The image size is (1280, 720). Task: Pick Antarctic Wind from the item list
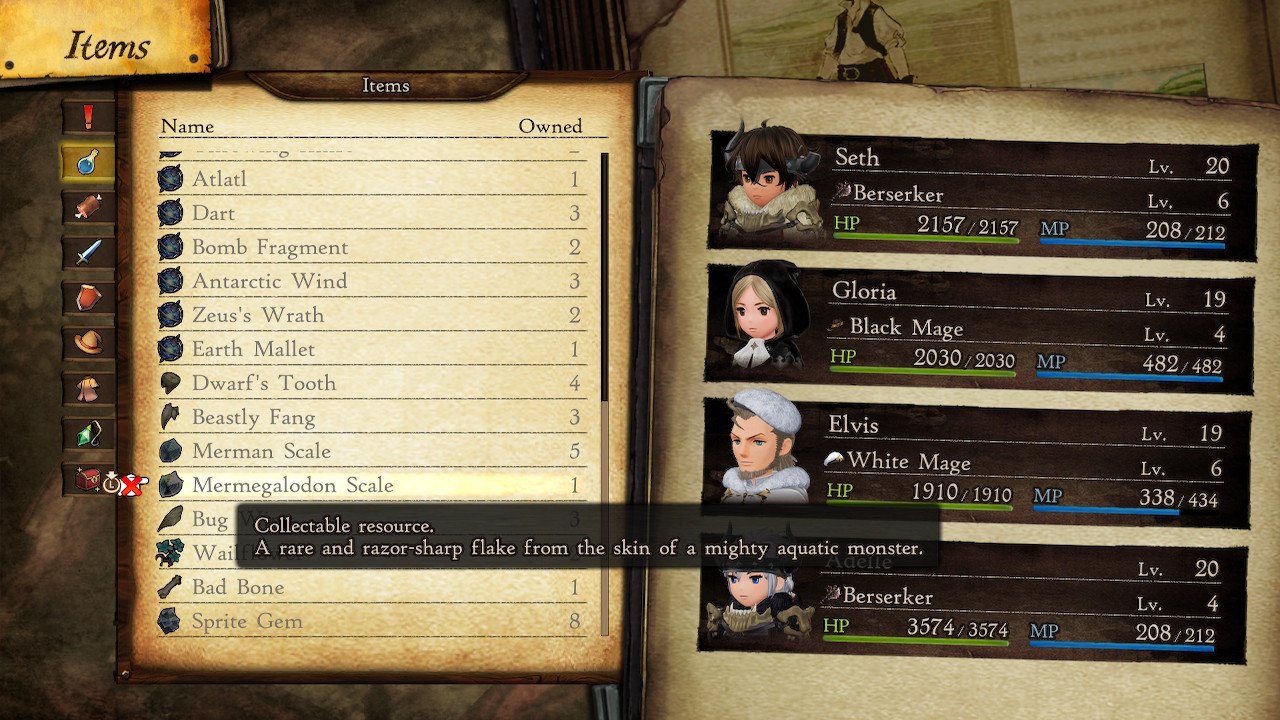370,282
